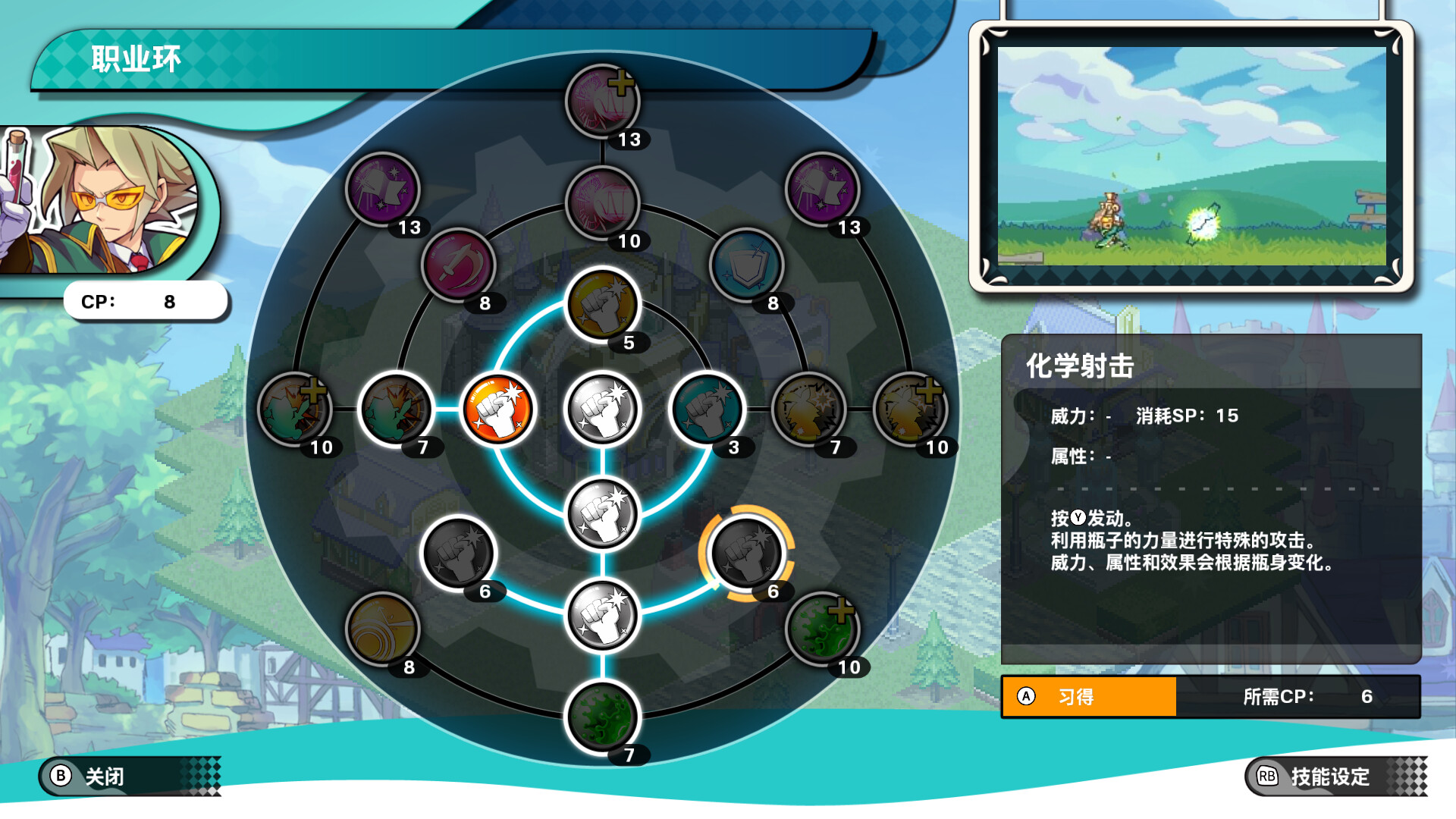
Task: Choose the green creature node costing 7
Action: pyautogui.click(x=395, y=409)
